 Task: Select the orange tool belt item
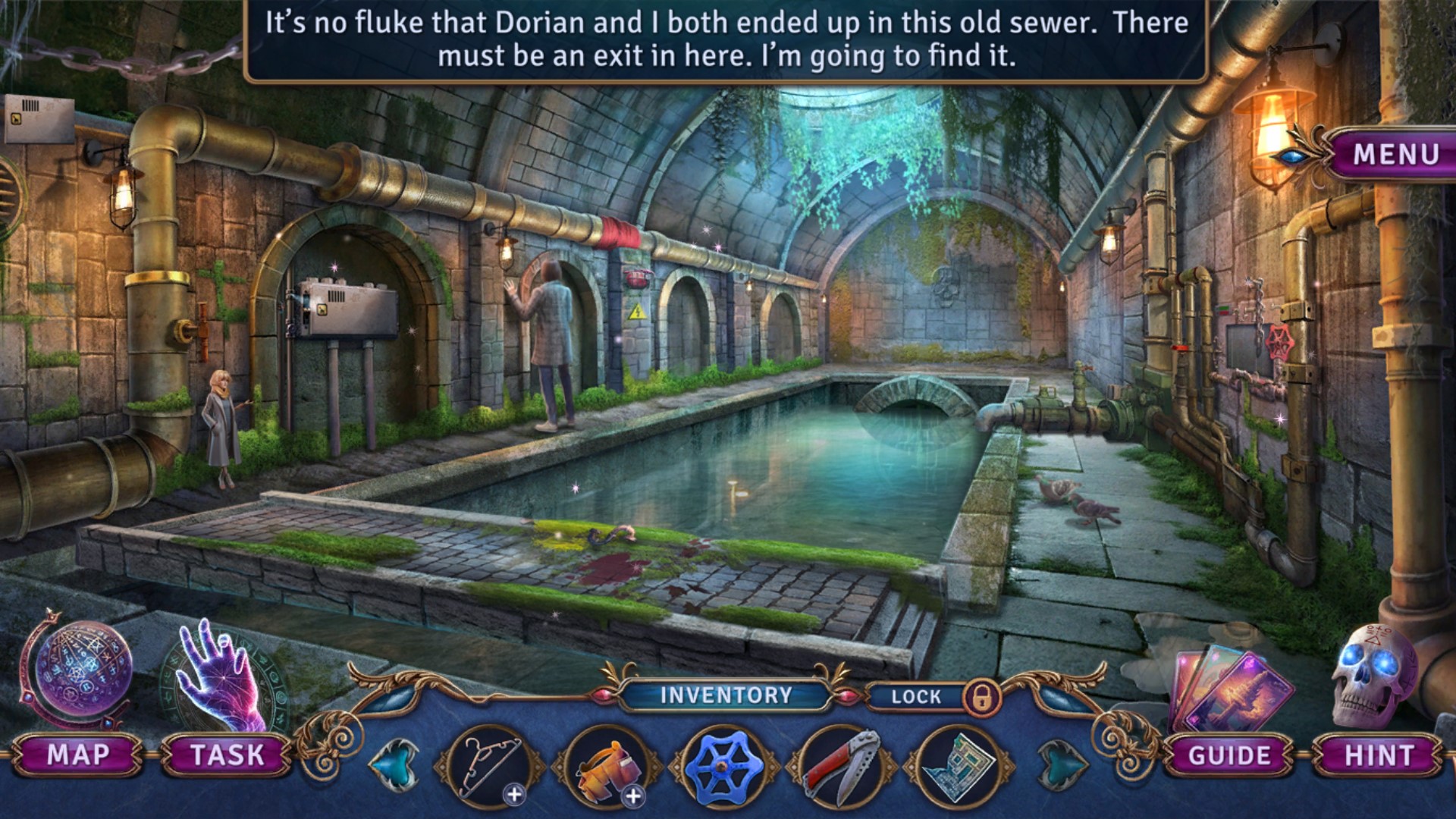pyautogui.click(x=606, y=767)
